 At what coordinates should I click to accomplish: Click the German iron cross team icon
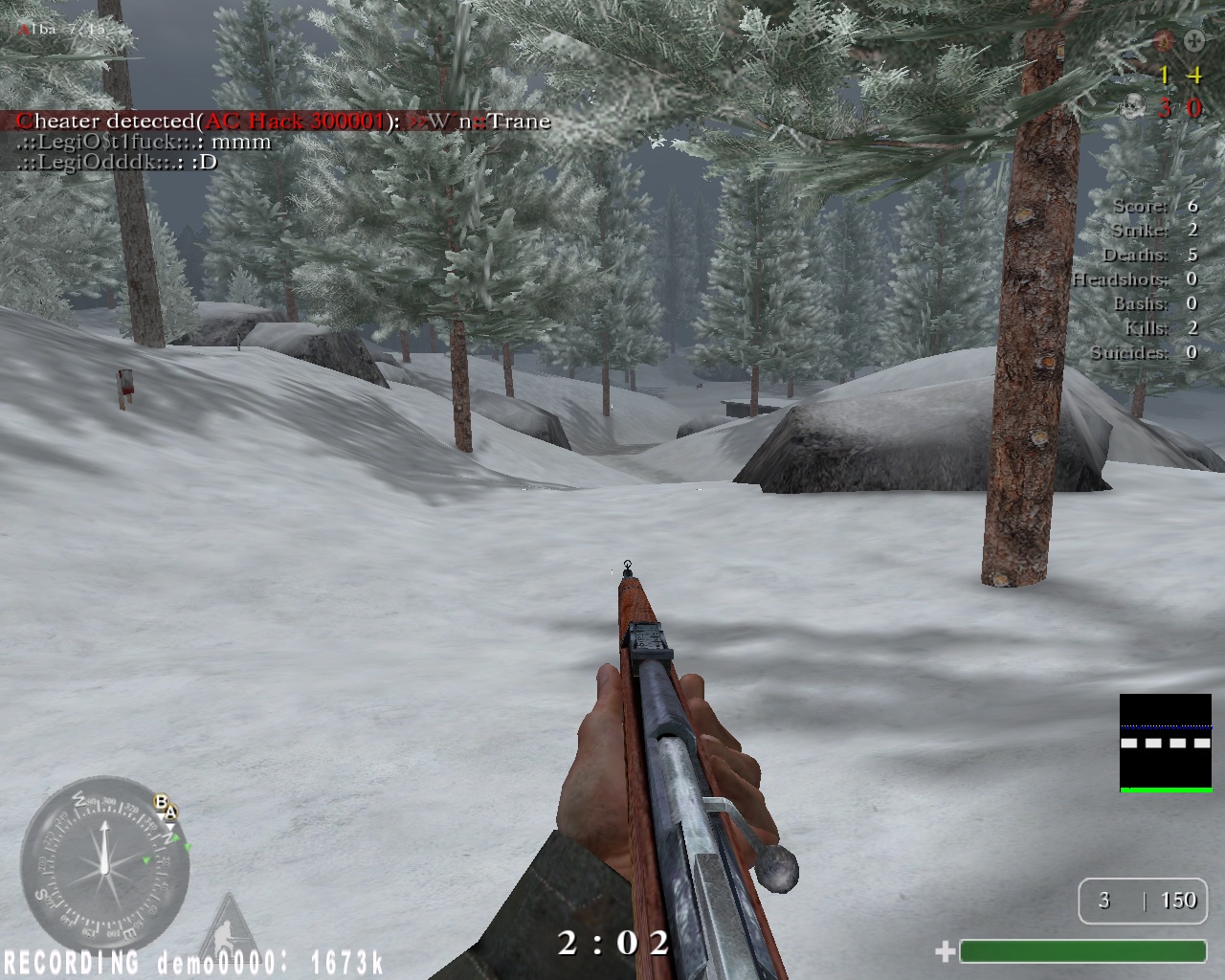pos(1193,40)
